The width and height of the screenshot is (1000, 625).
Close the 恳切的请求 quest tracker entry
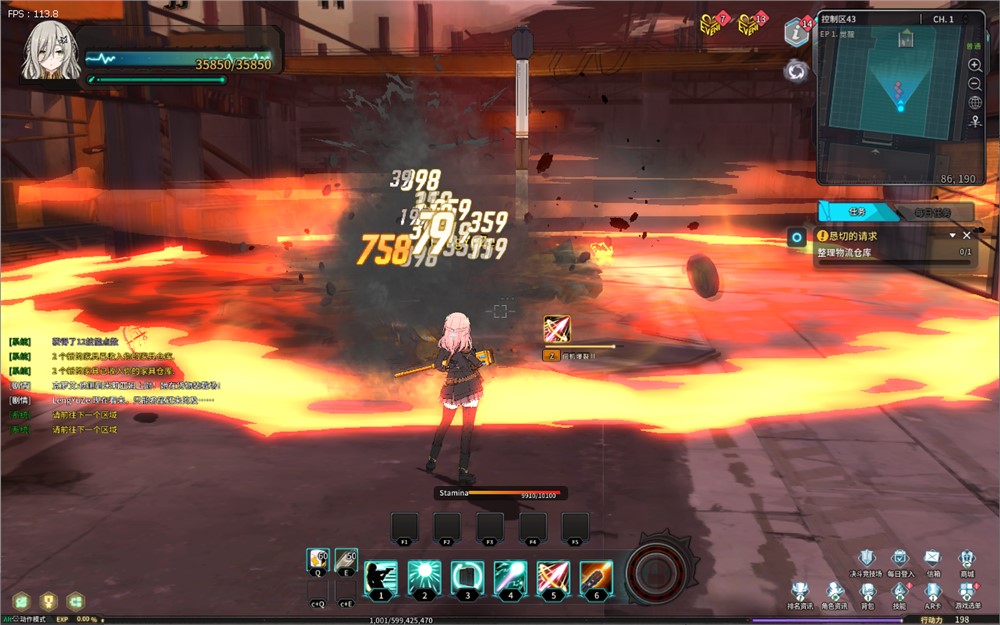(x=967, y=235)
